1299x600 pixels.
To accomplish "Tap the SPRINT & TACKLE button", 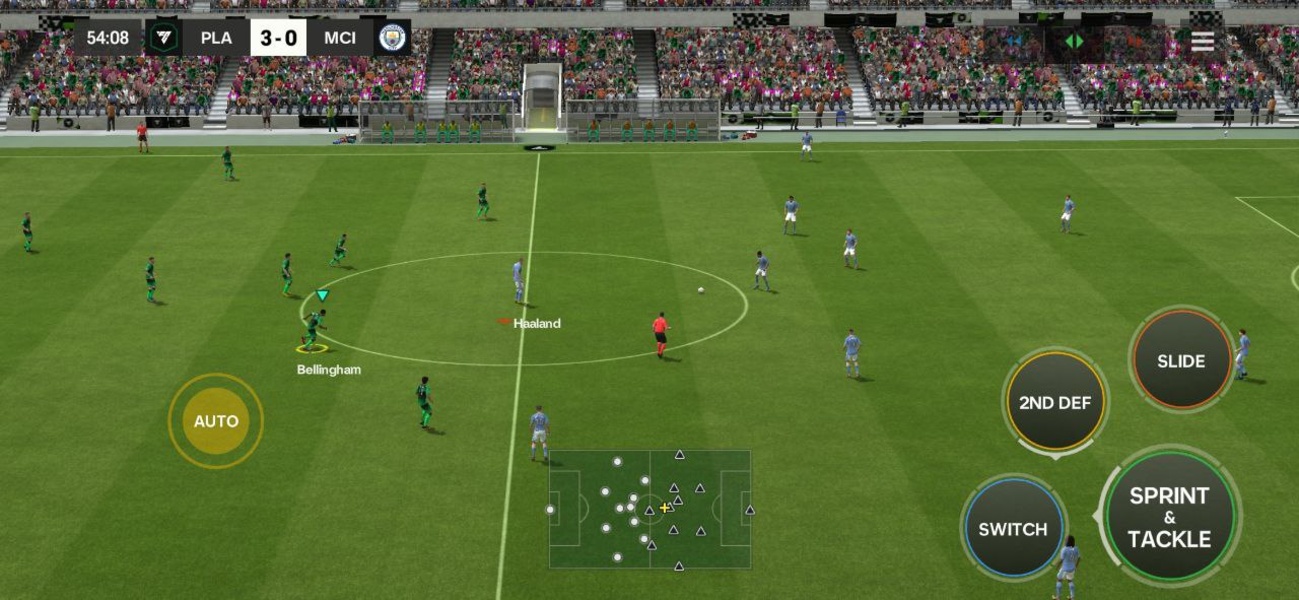I will [1169, 517].
